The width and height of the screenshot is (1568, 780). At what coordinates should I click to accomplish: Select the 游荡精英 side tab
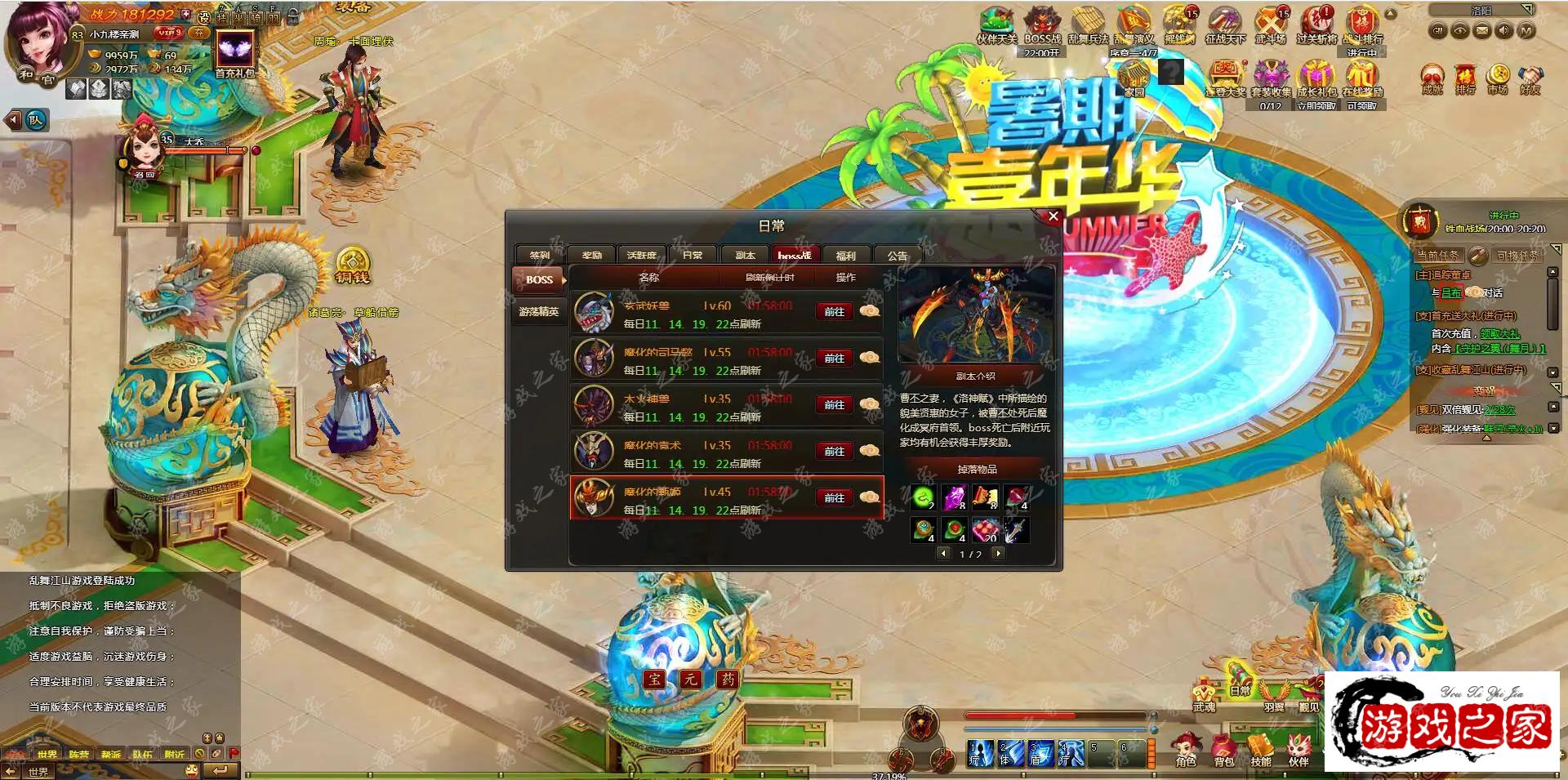click(x=539, y=311)
